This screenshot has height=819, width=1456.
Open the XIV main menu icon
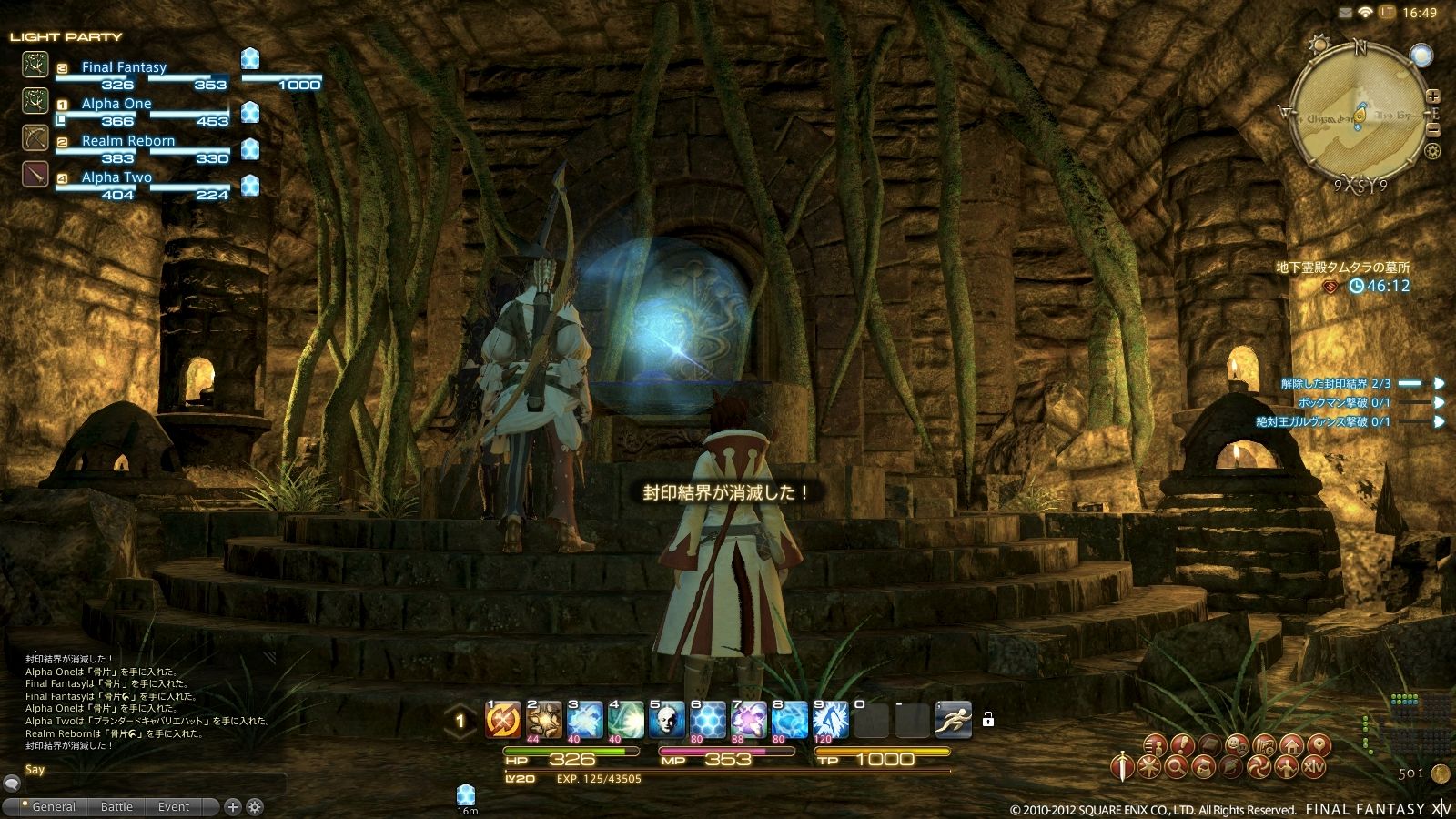1313,765
